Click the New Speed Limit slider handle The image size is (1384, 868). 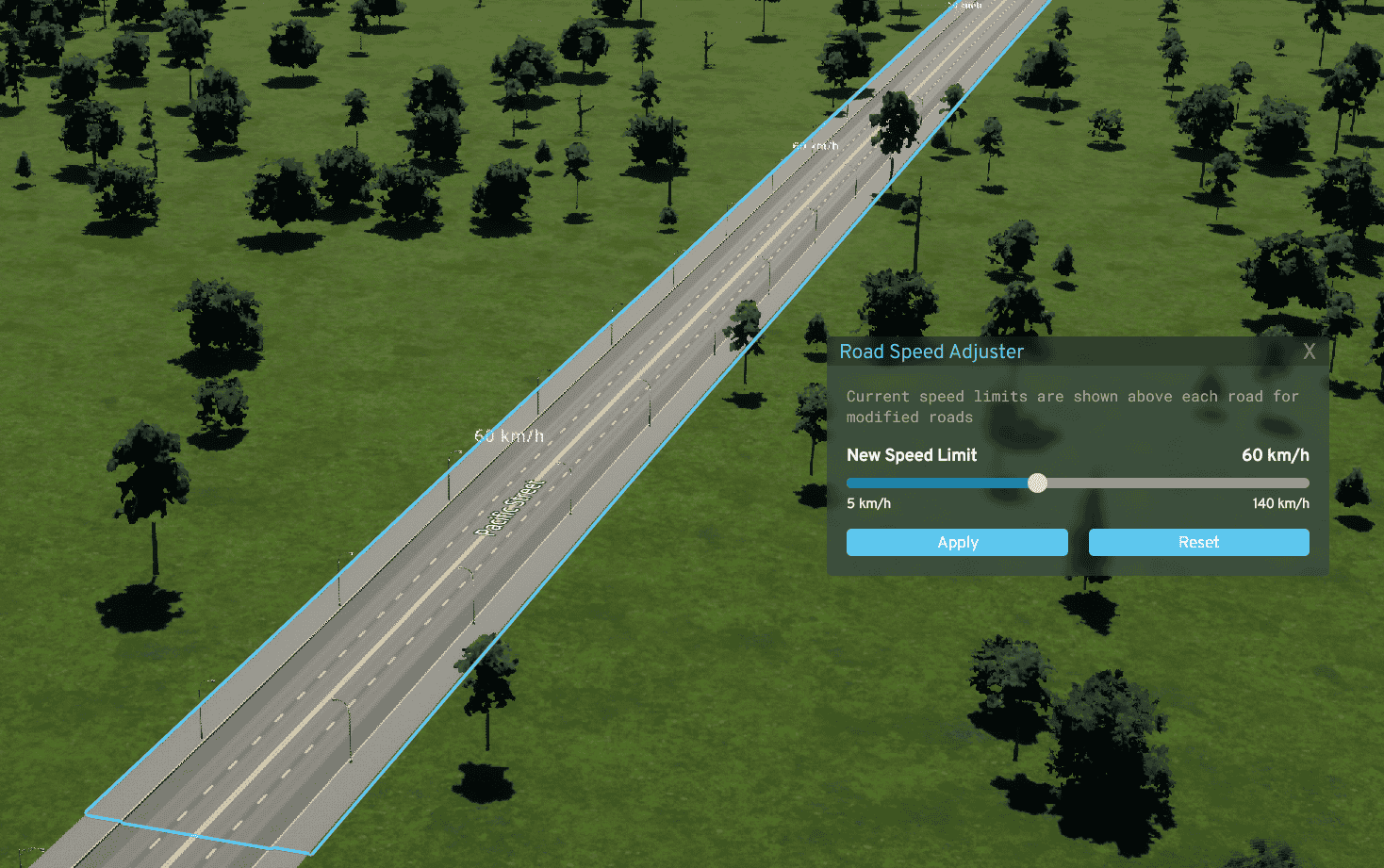pos(1037,483)
